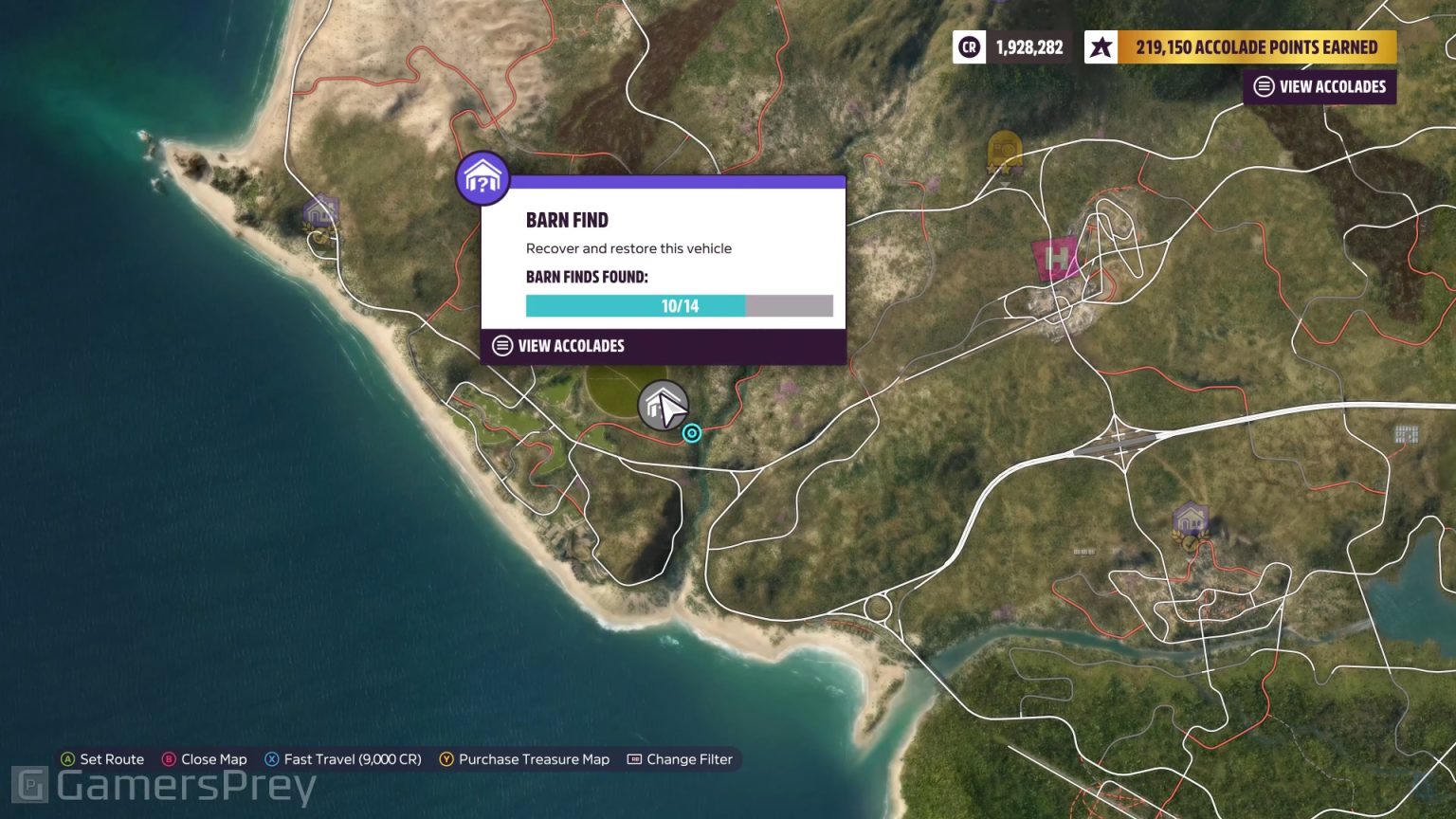Click the star icon on the accolade points banner
Image resolution: width=1456 pixels, height=819 pixels.
pos(1101,45)
